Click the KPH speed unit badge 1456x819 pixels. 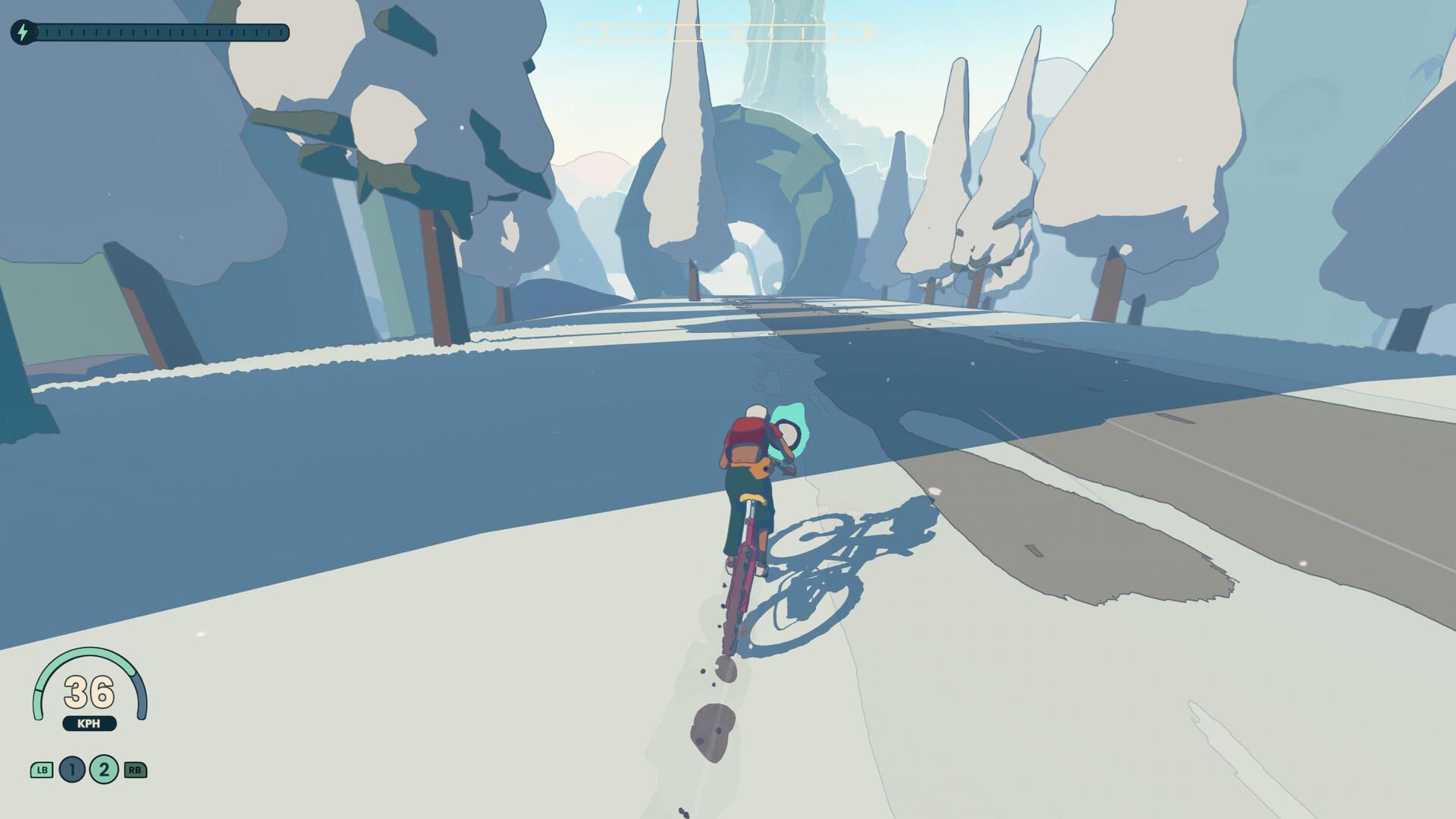89,723
